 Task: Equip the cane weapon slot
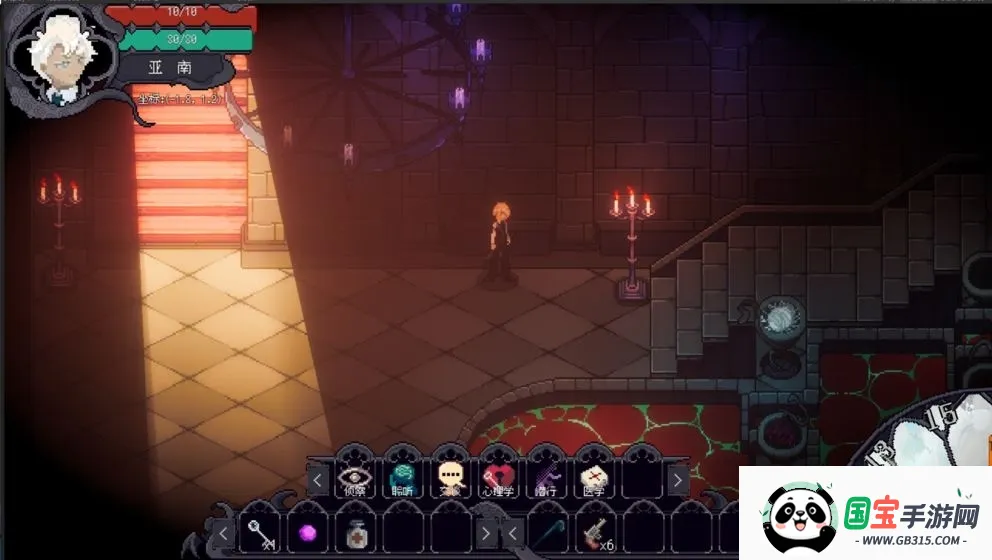[549, 534]
